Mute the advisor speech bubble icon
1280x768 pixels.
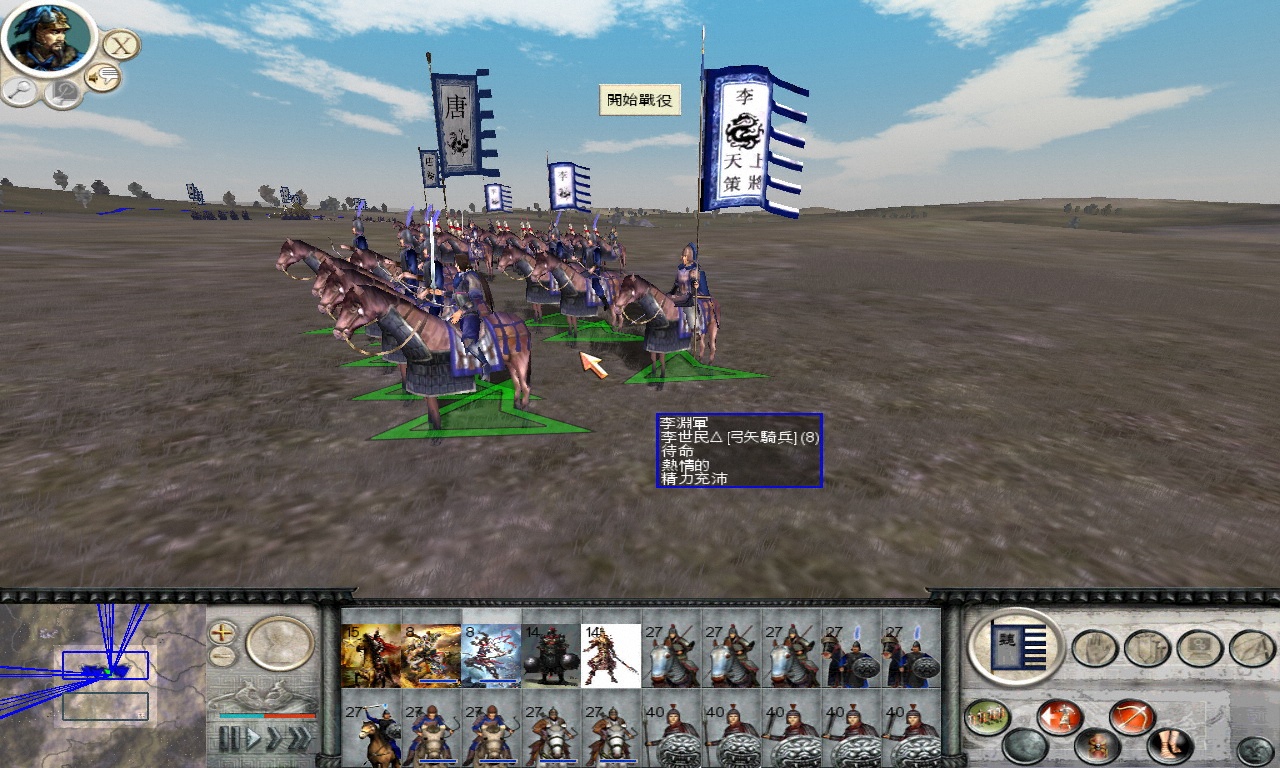pos(102,75)
